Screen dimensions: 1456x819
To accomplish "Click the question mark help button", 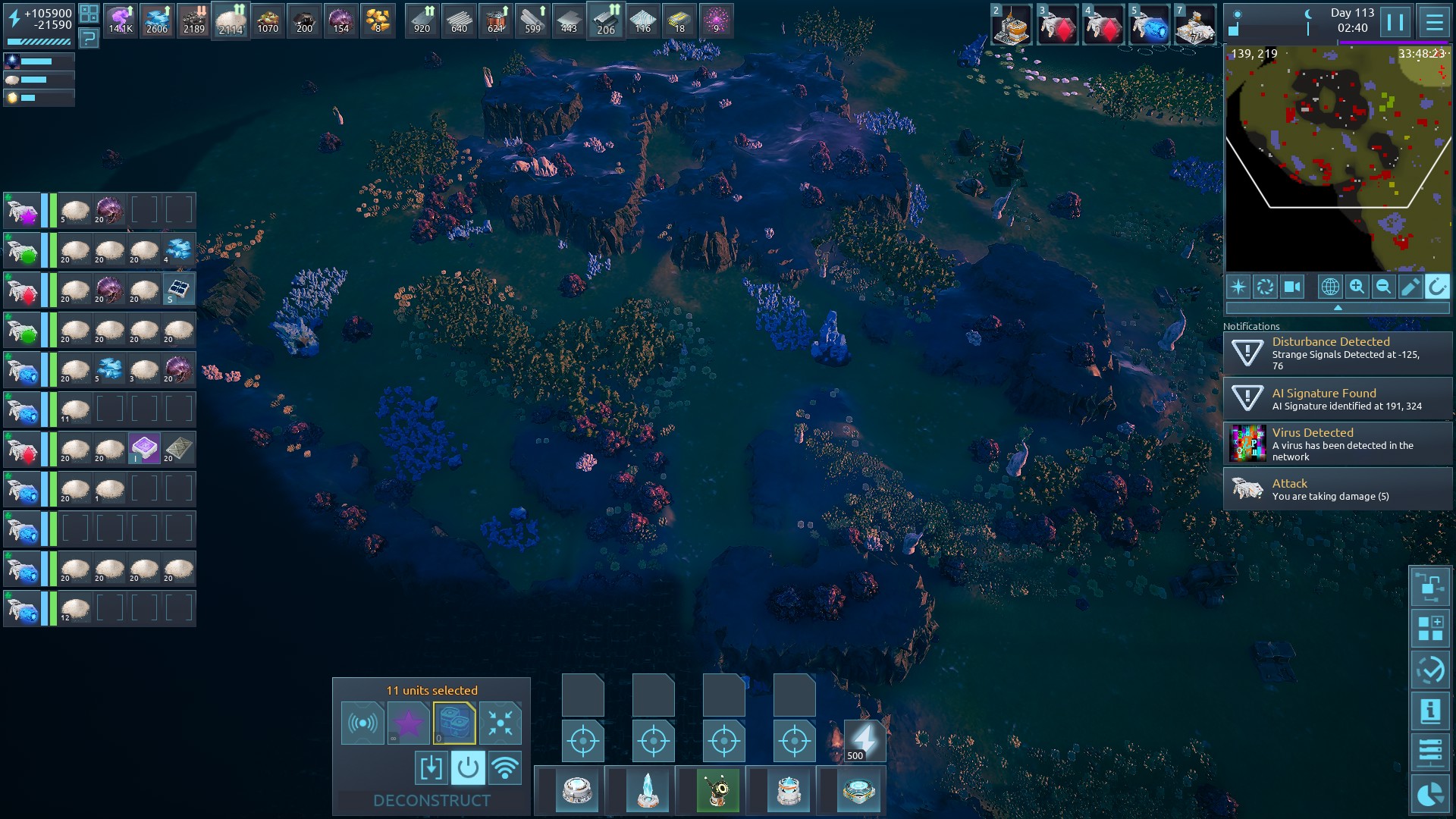I will 89,37.
